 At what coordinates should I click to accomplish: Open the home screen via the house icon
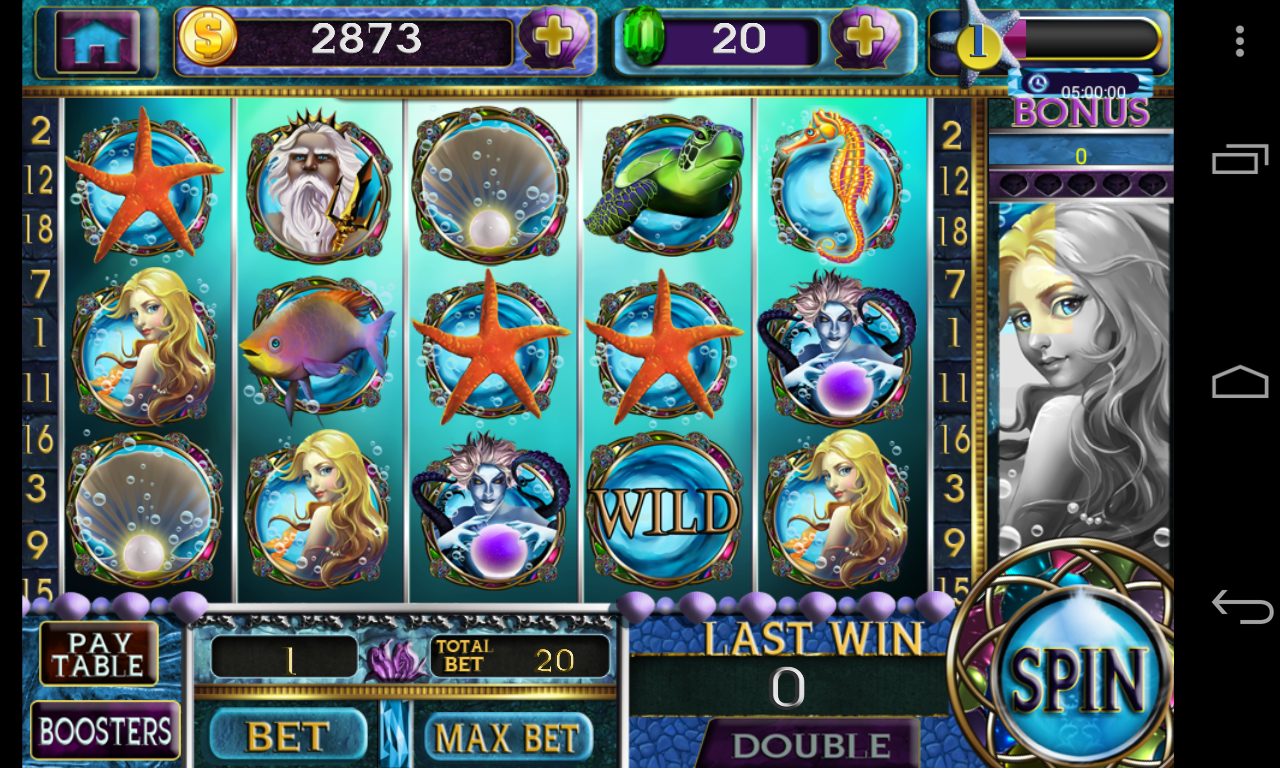(x=100, y=42)
